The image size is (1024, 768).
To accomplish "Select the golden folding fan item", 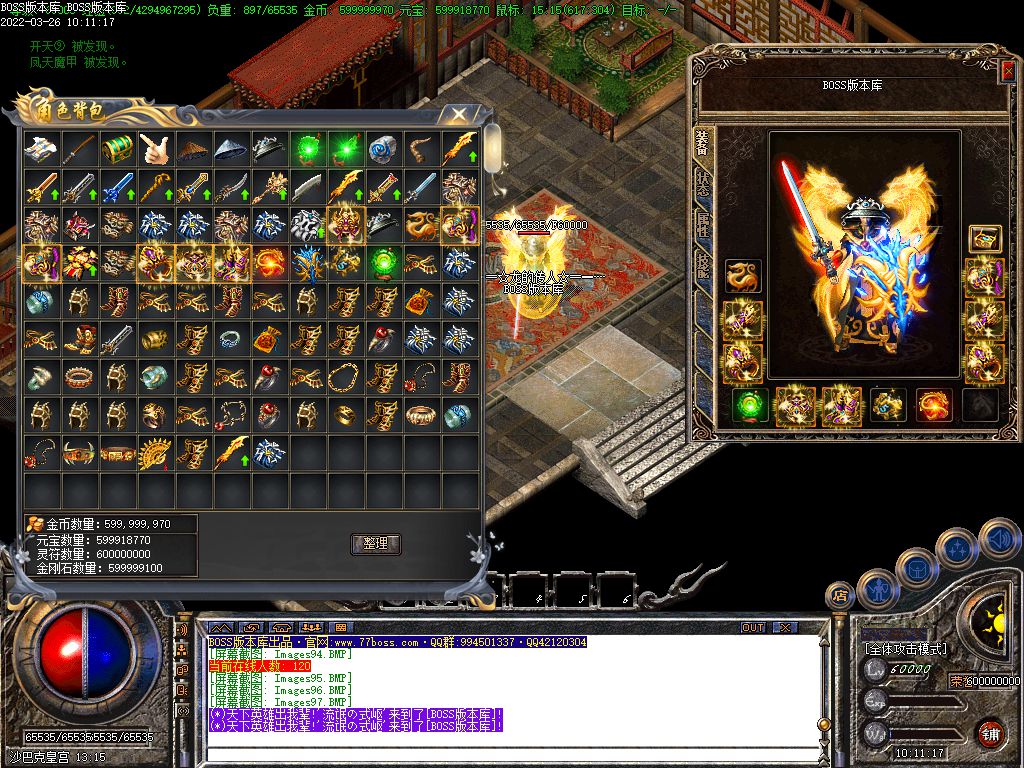I will pos(156,453).
